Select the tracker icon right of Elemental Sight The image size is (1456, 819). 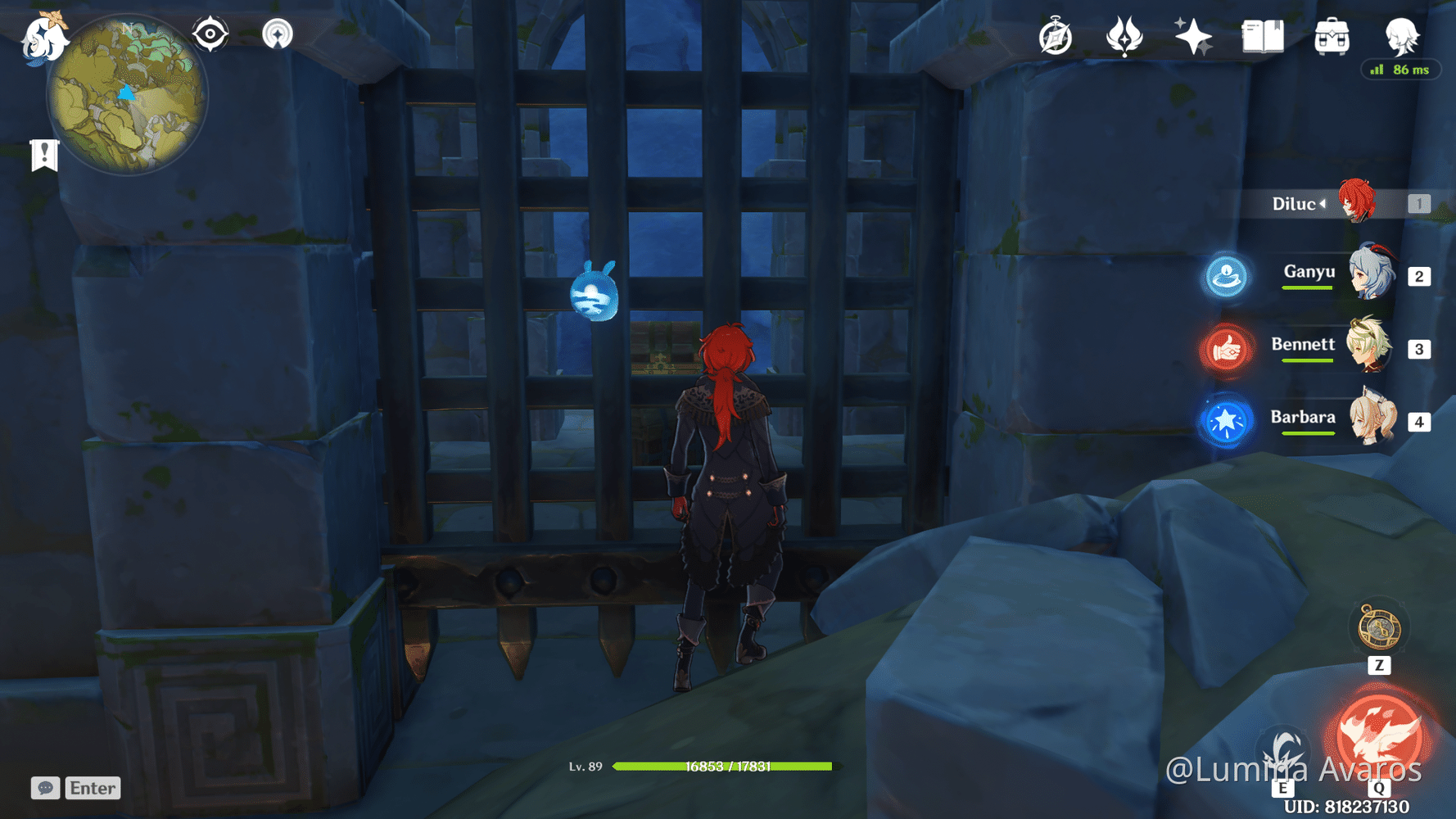279,34
